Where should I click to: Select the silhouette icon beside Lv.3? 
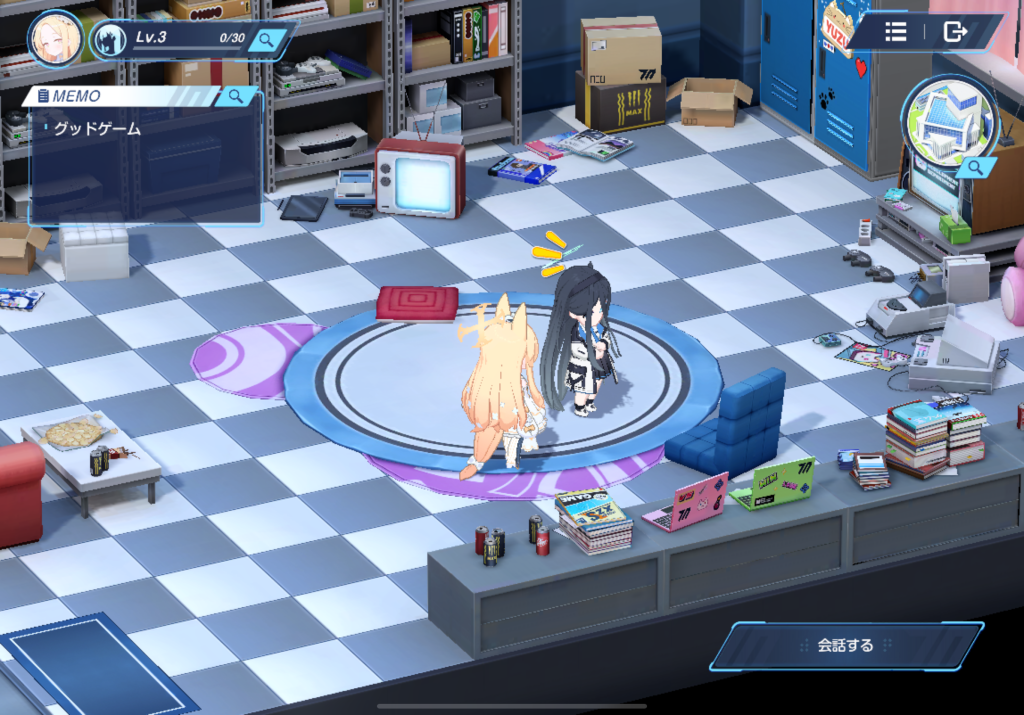click(108, 41)
